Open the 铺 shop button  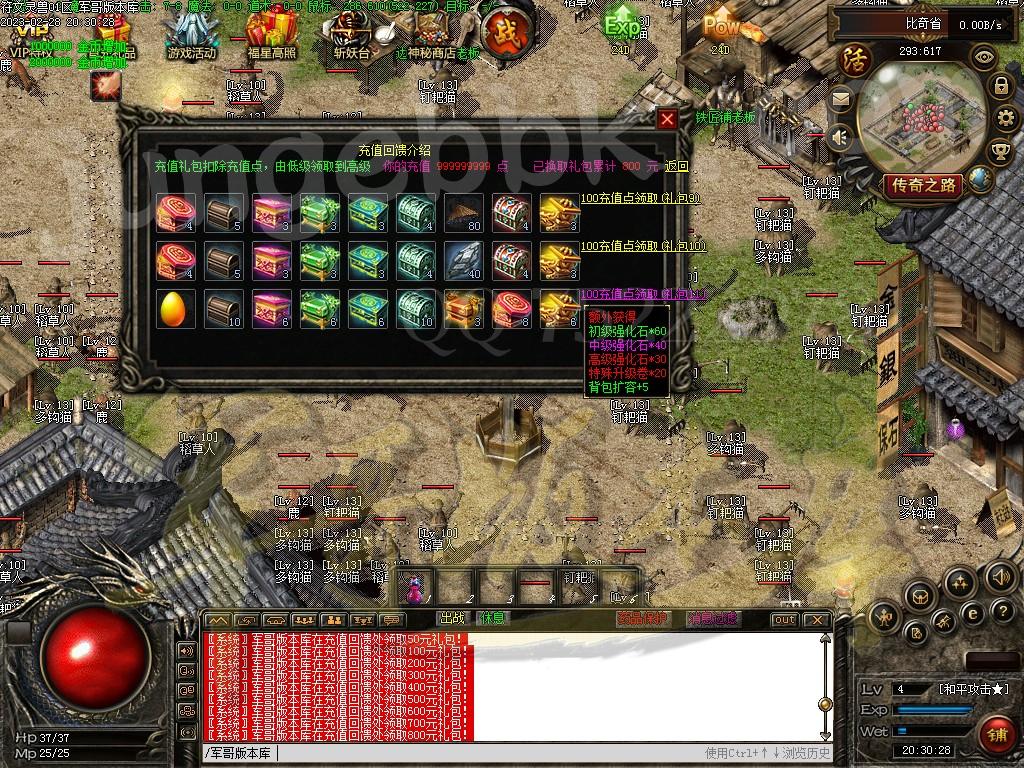pyautogui.click(x=995, y=734)
